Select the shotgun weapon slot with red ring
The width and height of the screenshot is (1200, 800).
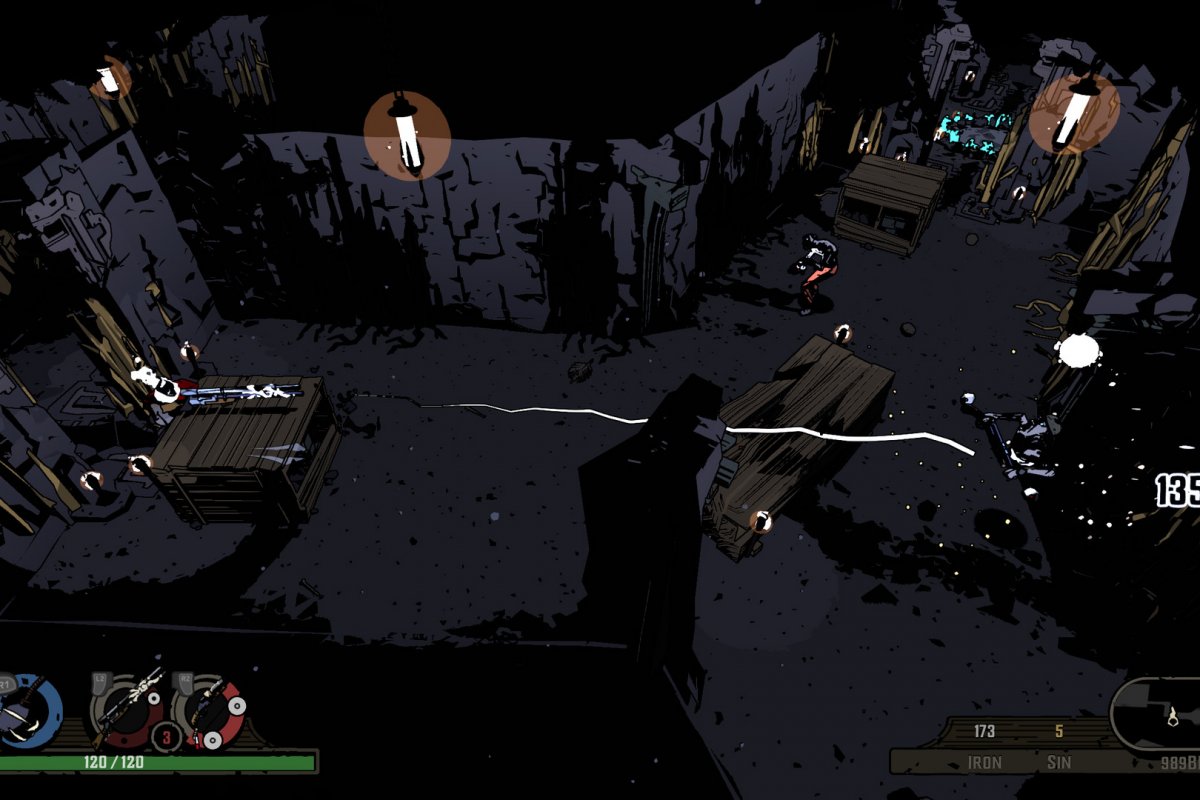(208, 710)
